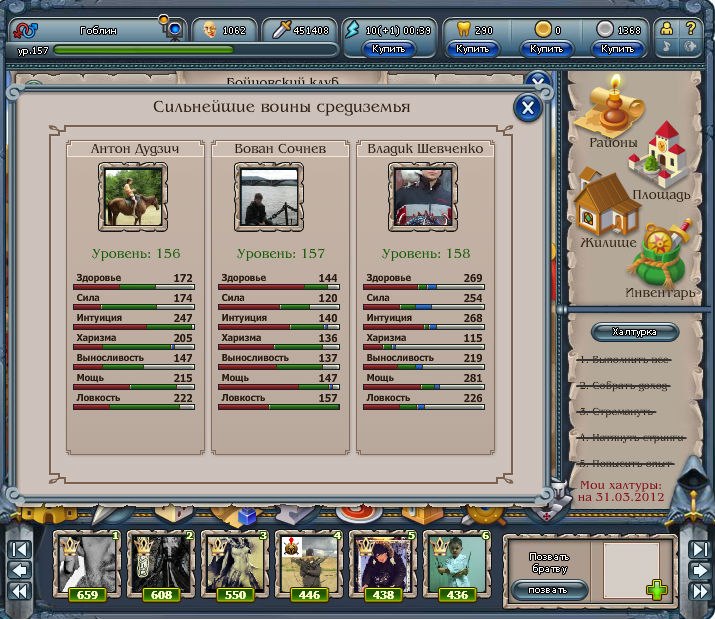Buy teeth using Купить under tooth counter

[472, 48]
